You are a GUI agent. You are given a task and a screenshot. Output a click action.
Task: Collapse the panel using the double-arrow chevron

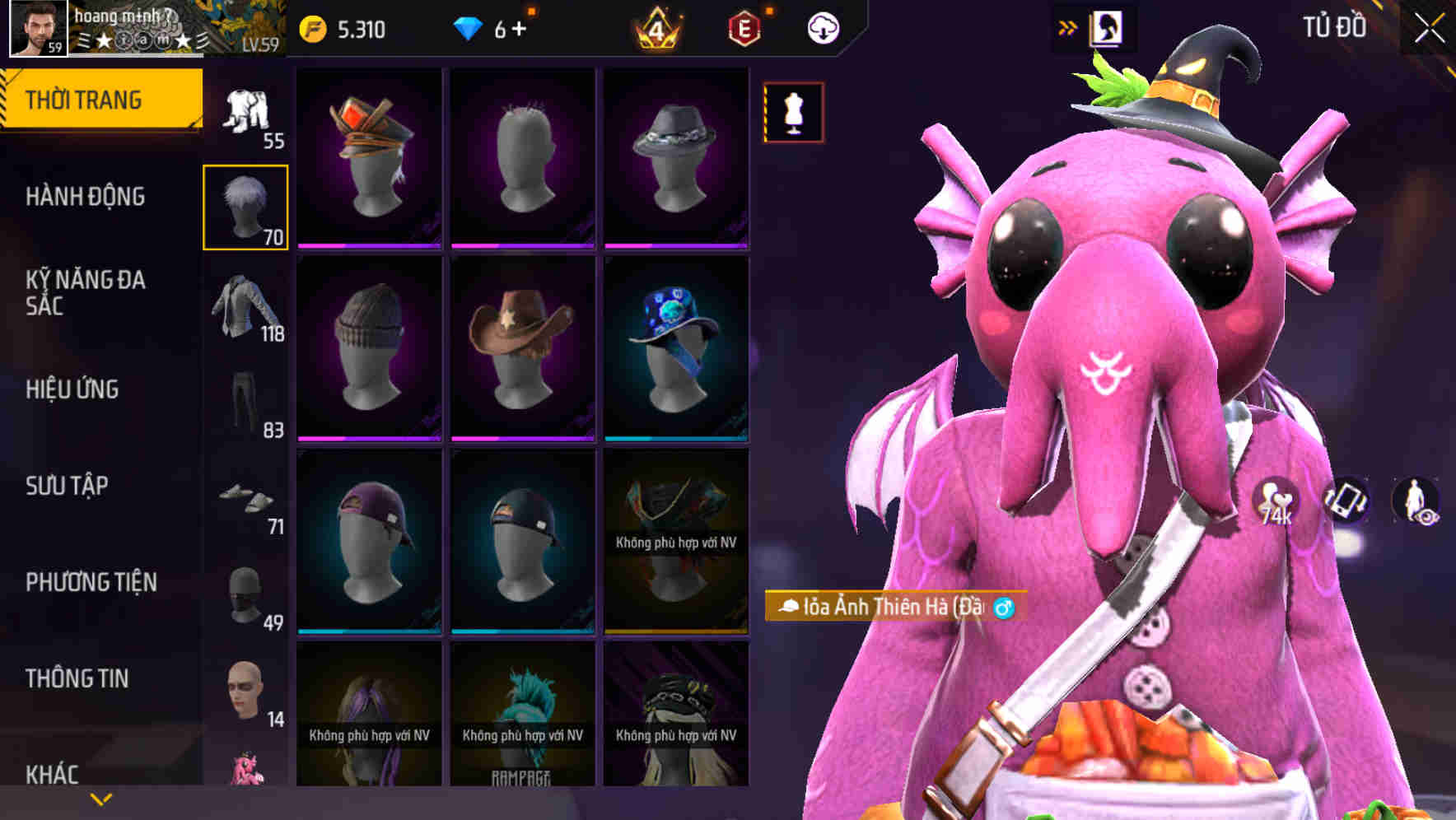click(1068, 26)
